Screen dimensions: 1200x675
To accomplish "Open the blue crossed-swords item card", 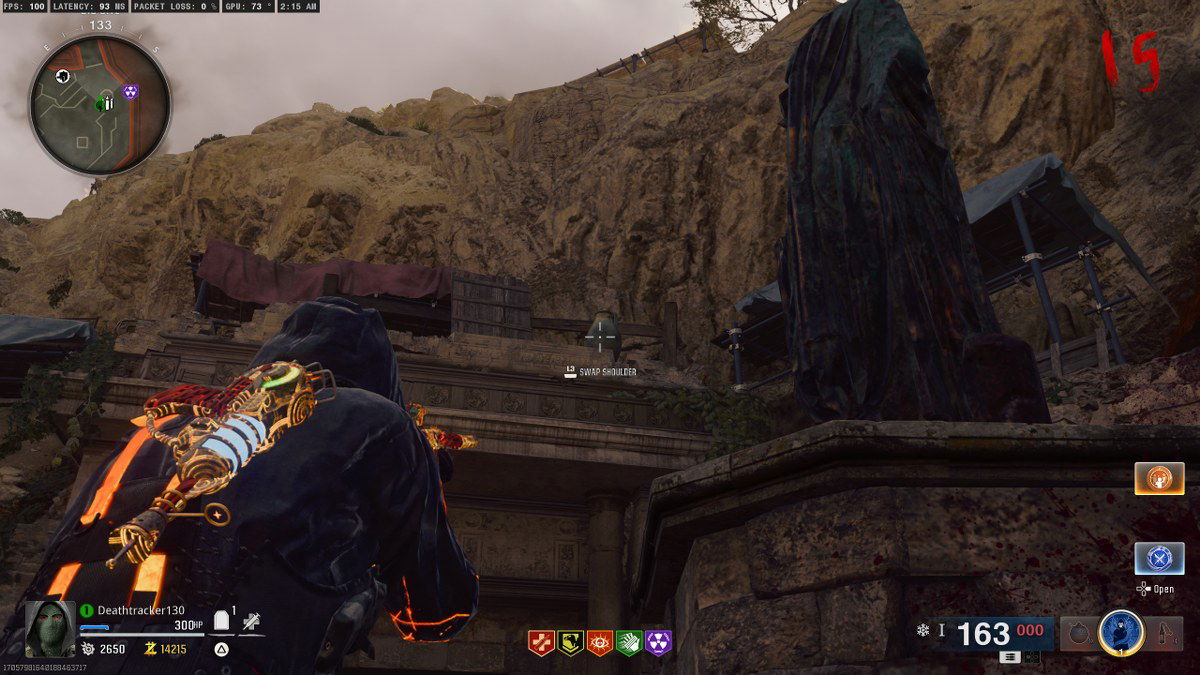I will tap(1159, 558).
